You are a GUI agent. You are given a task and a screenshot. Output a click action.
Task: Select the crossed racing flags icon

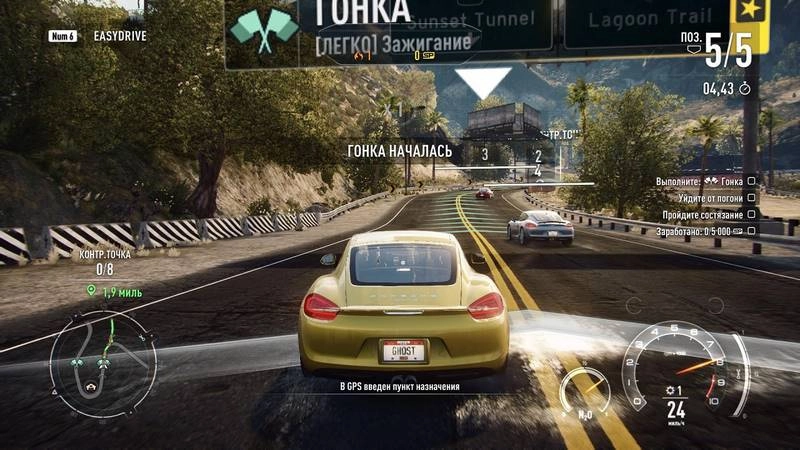[264, 30]
